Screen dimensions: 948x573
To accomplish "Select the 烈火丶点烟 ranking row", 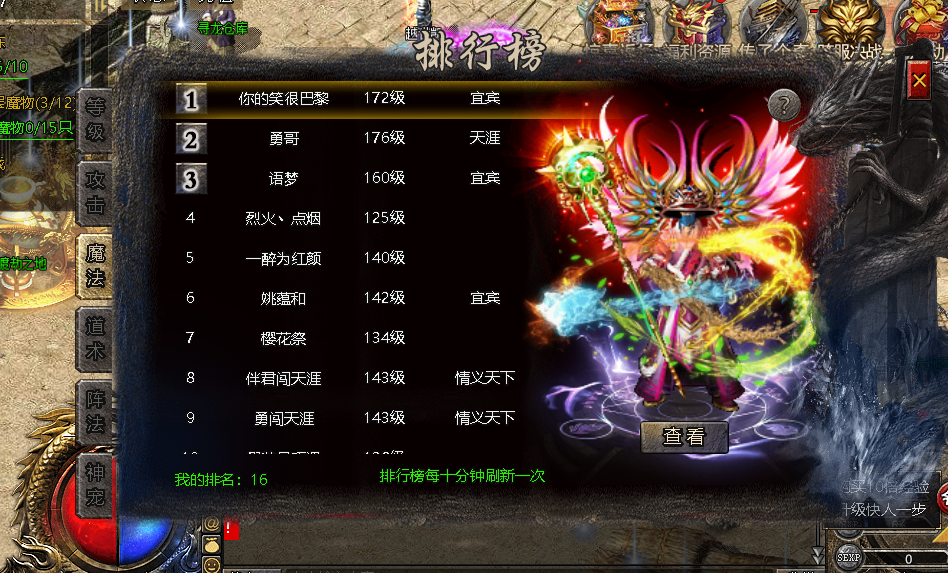I will point(284,218).
